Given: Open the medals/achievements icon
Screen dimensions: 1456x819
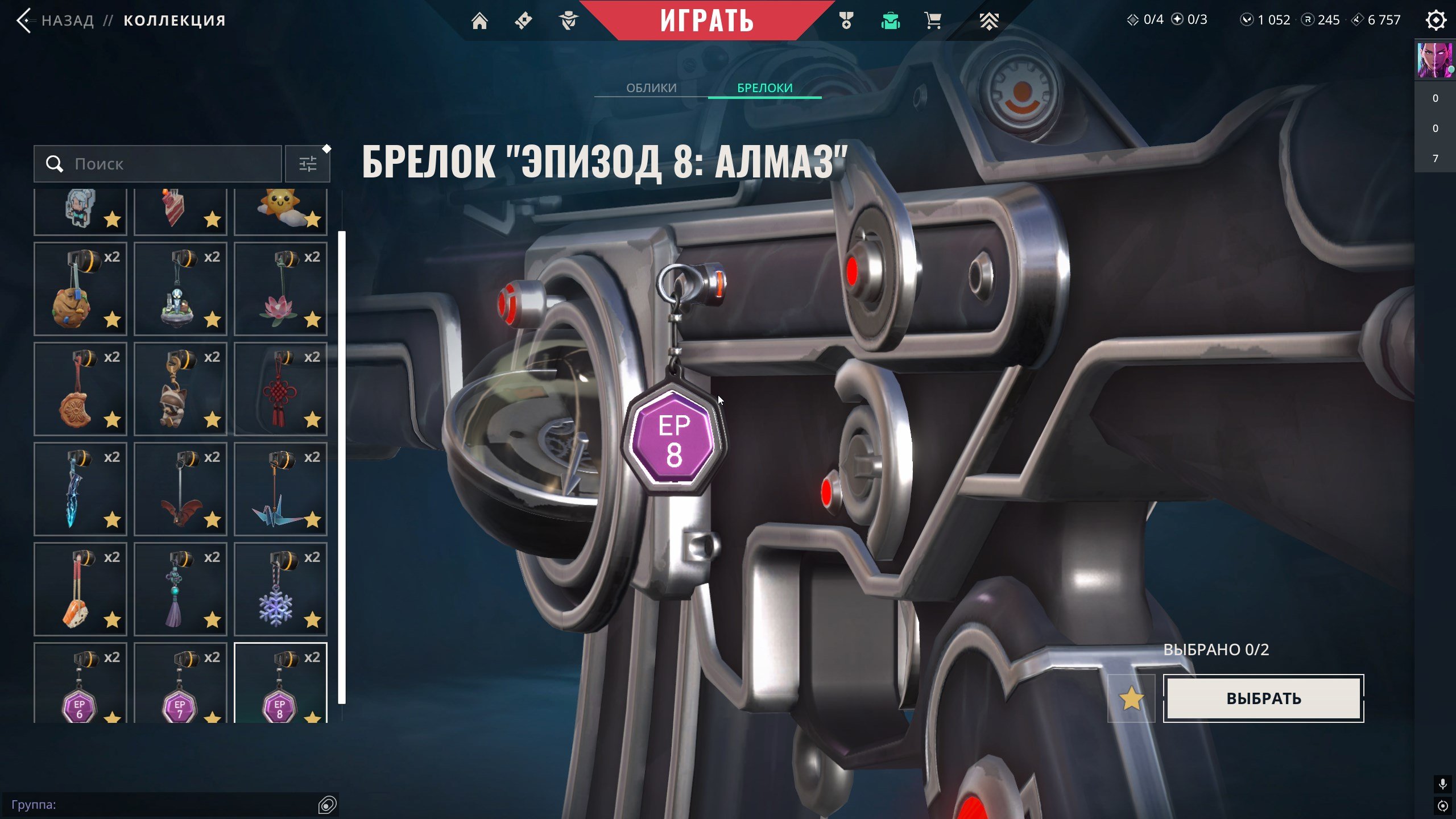Looking at the screenshot, I should click(x=846, y=20).
